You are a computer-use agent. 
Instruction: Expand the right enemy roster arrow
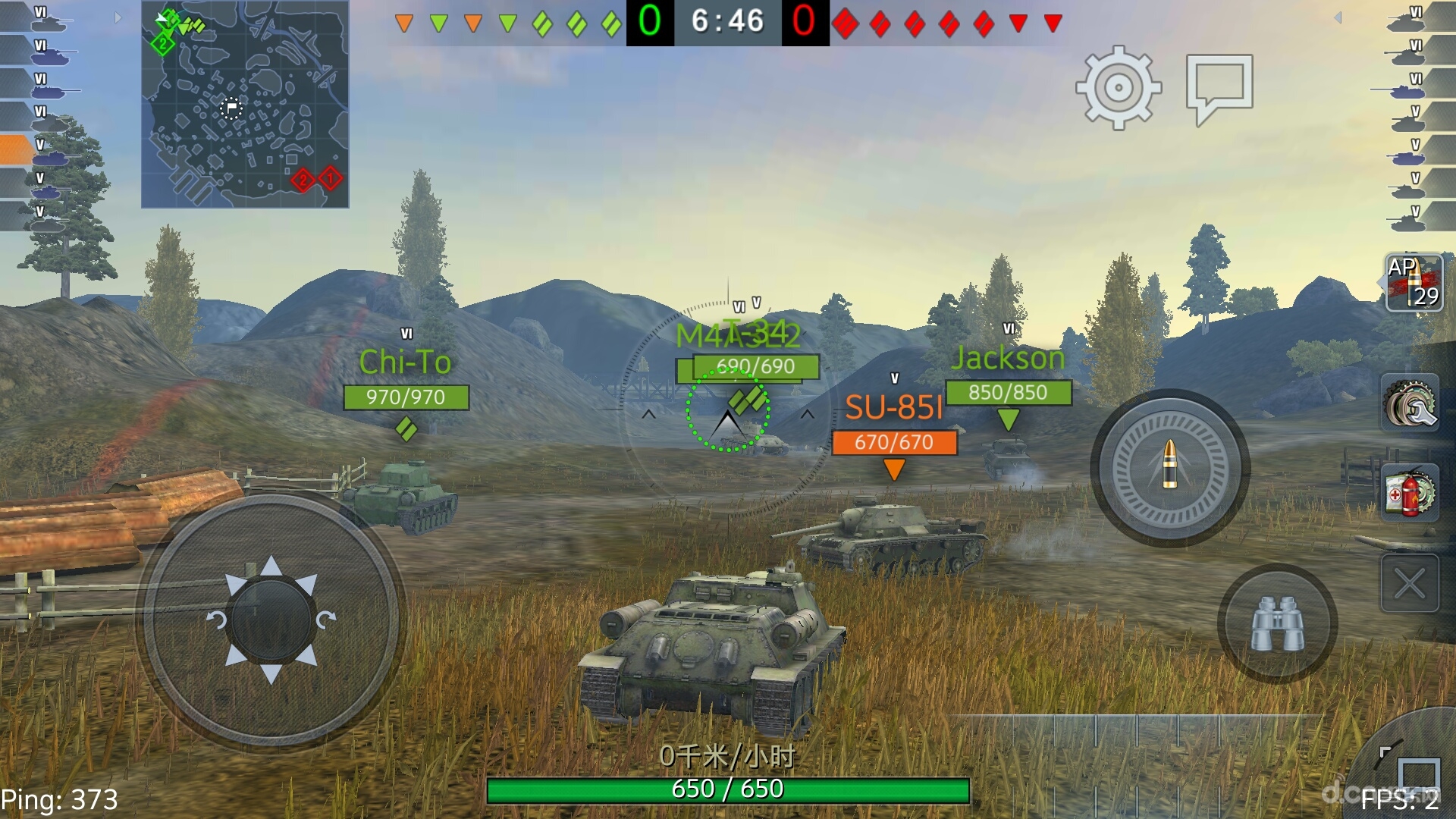(x=1338, y=17)
